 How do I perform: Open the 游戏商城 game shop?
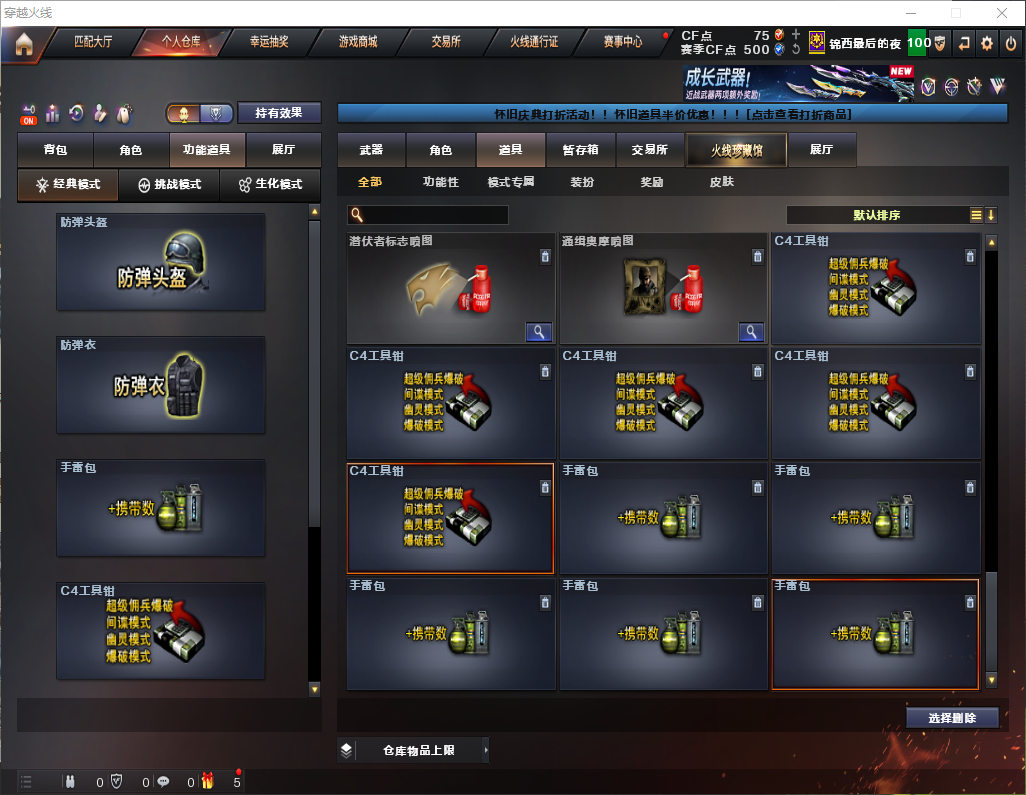357,42
